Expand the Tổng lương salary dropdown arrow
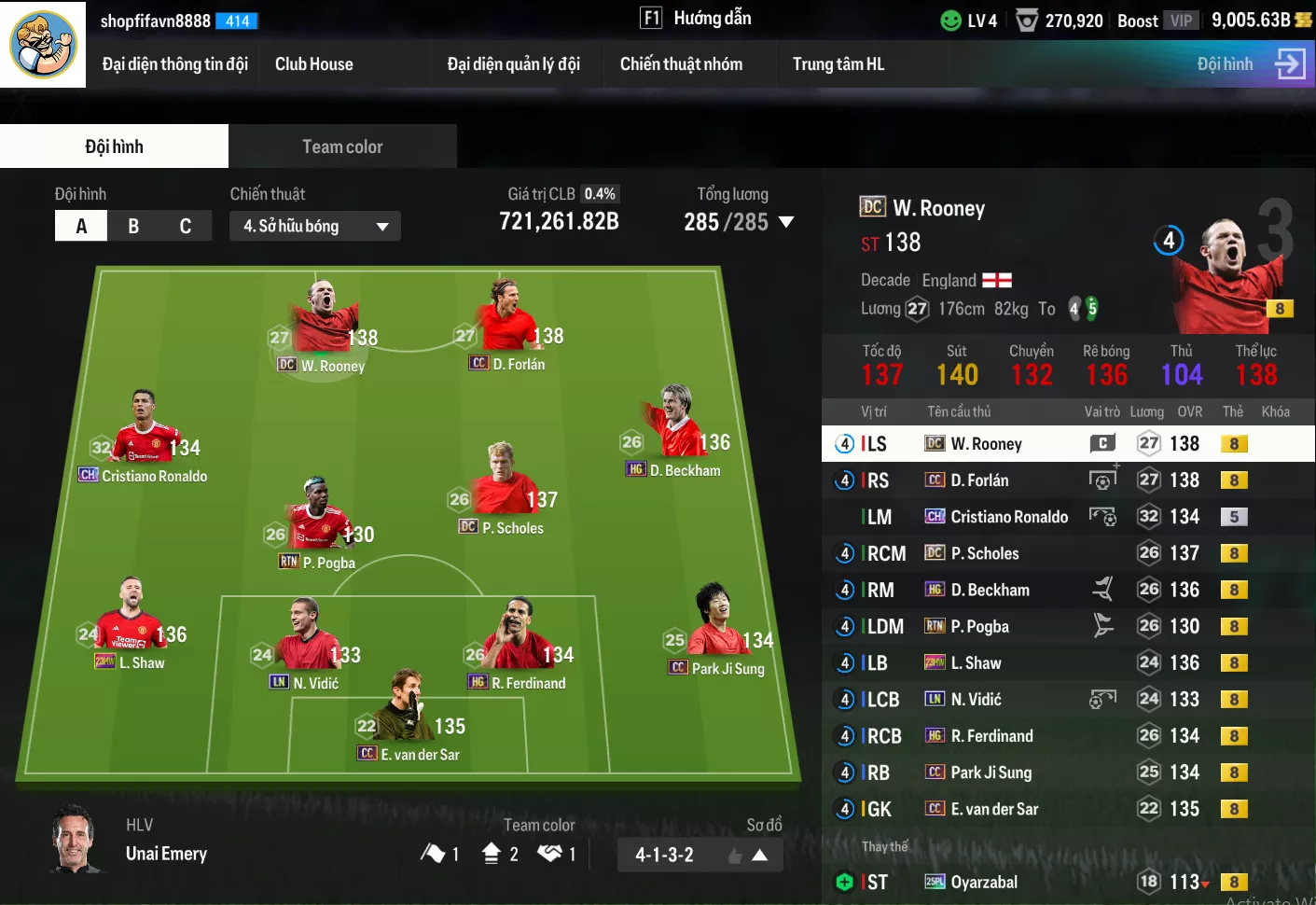 pyautogui.click(x=786, y=222)
